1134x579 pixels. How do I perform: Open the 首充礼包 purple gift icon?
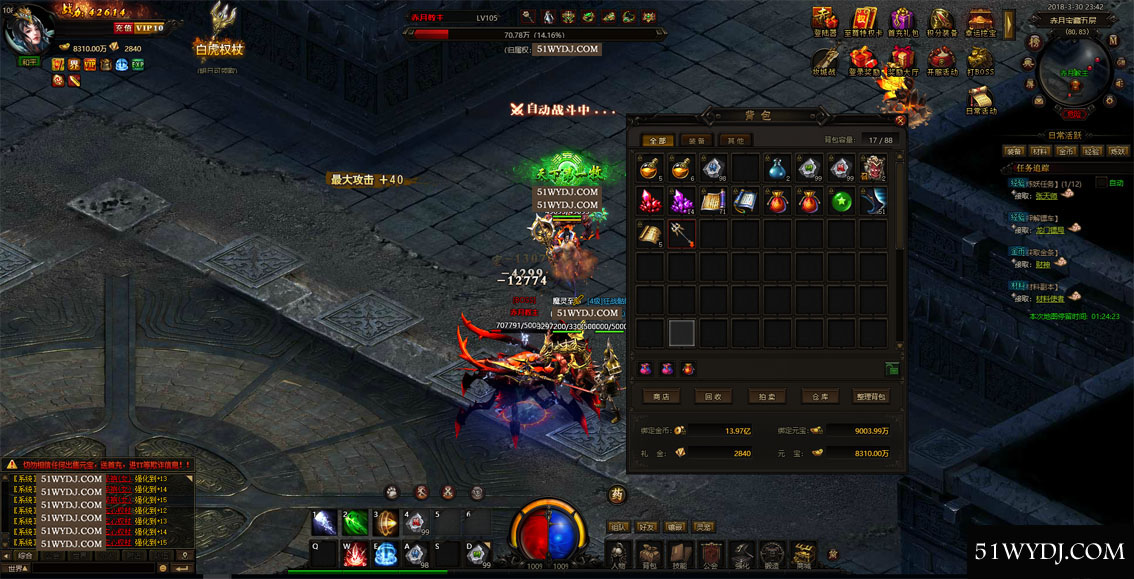901,20
